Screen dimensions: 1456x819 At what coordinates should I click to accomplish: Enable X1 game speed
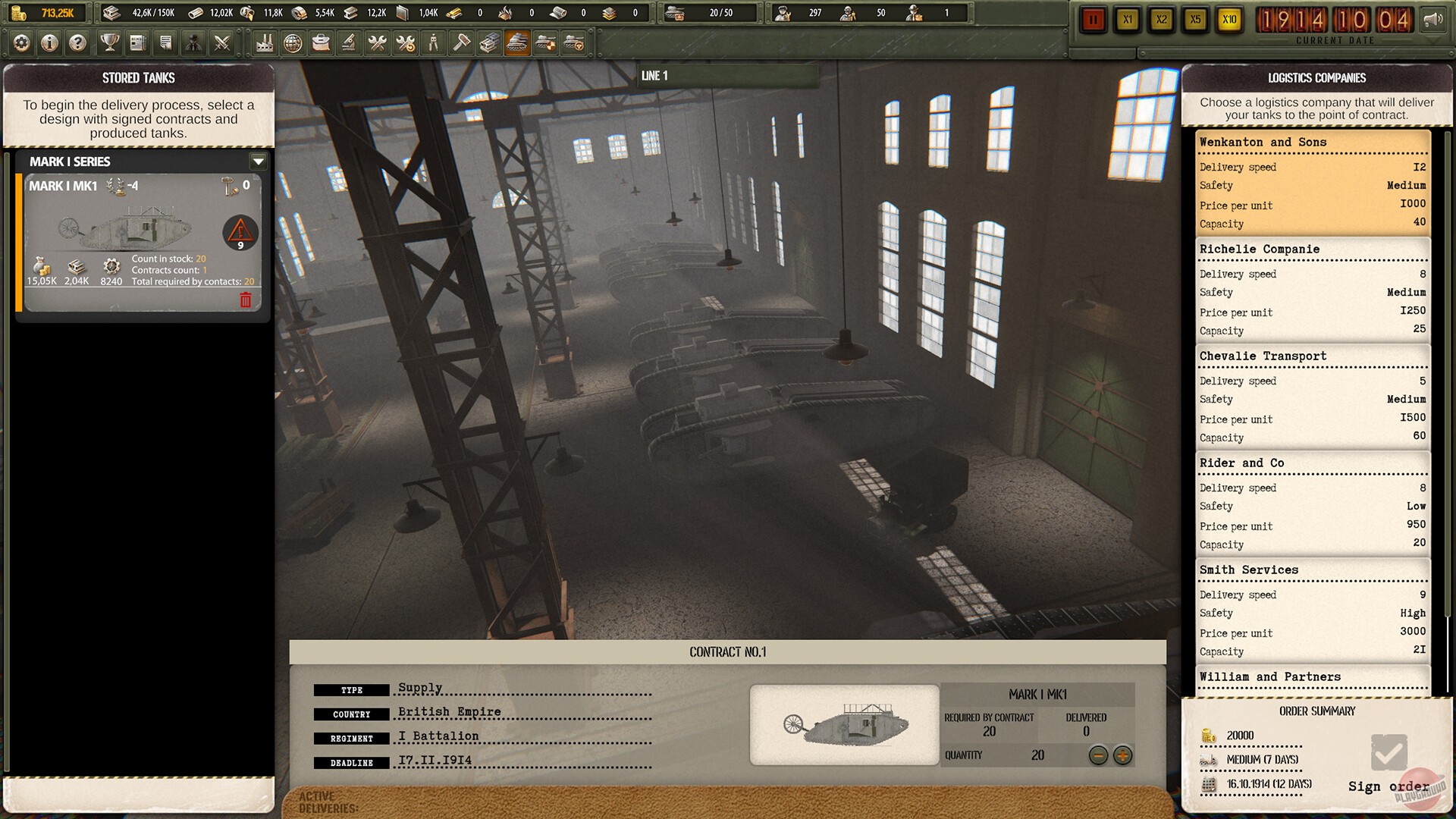coord(1128,20)
